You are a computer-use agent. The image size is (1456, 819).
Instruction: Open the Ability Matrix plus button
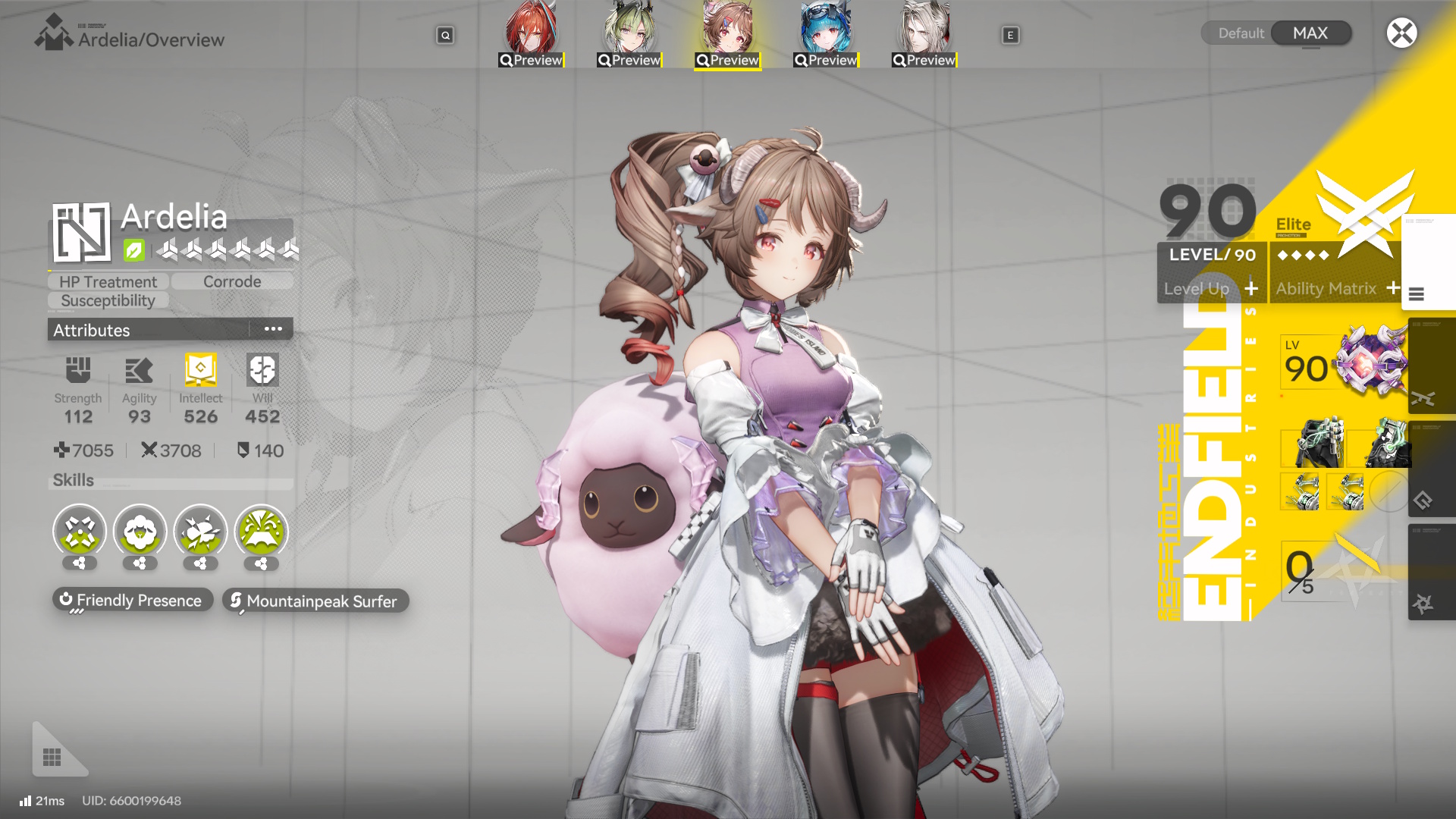pos(1394,288)
